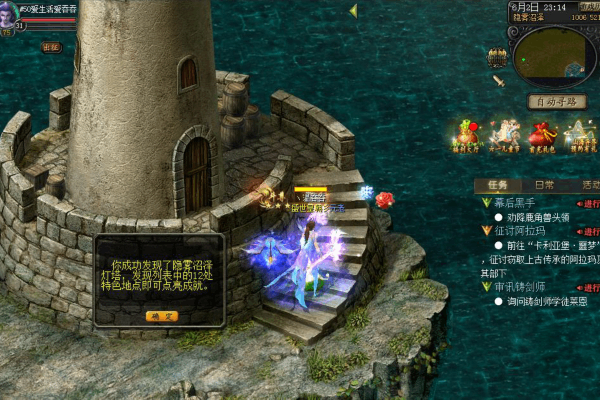The width and height of the screenshot is (600, 400).
Task: Click the sword icon beside the minimap
Action: (x=498, y=82)
